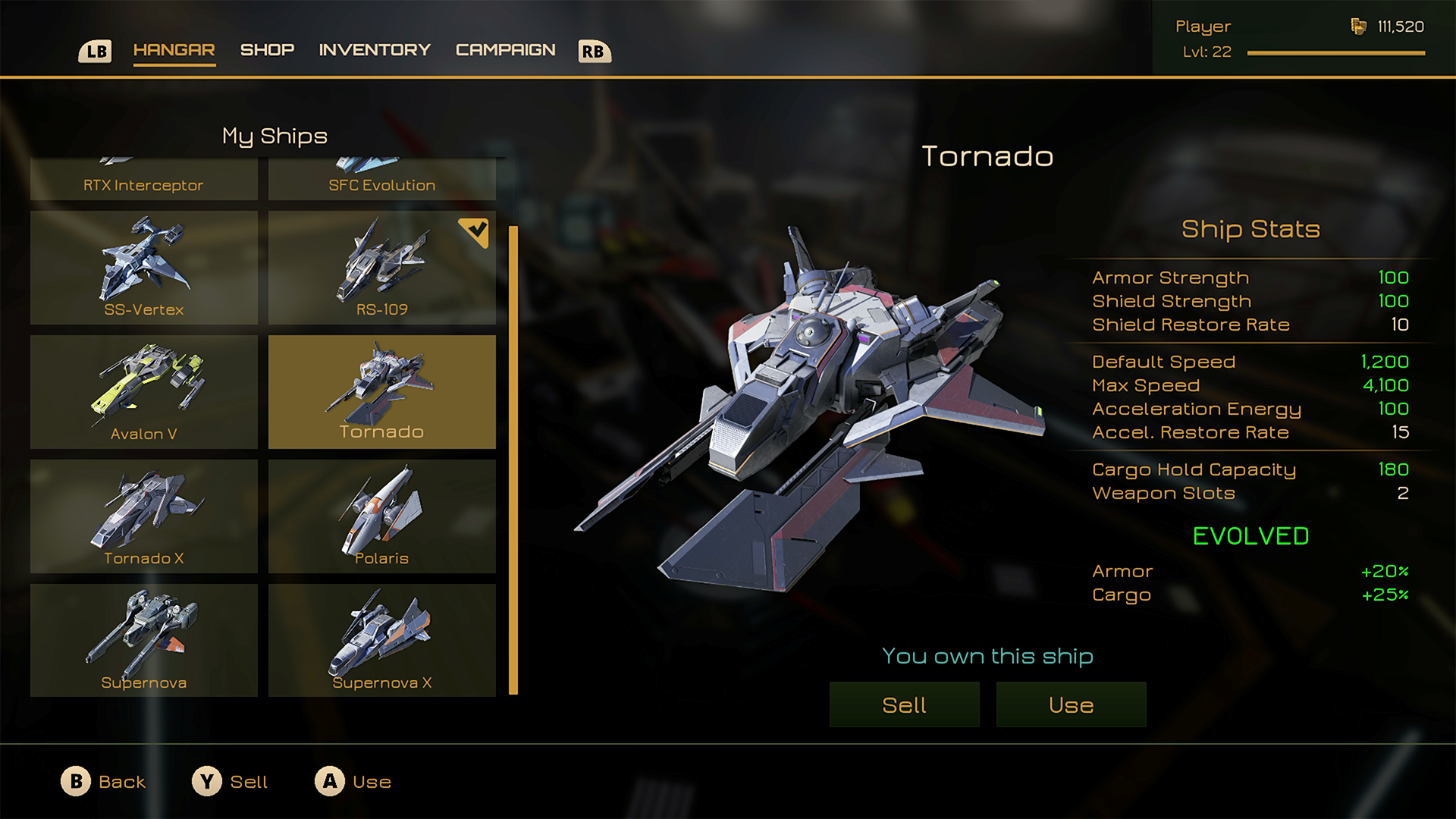Switch to the Shop tab
The width and height of the screenshot is (1456, 819).
point(267,50)
